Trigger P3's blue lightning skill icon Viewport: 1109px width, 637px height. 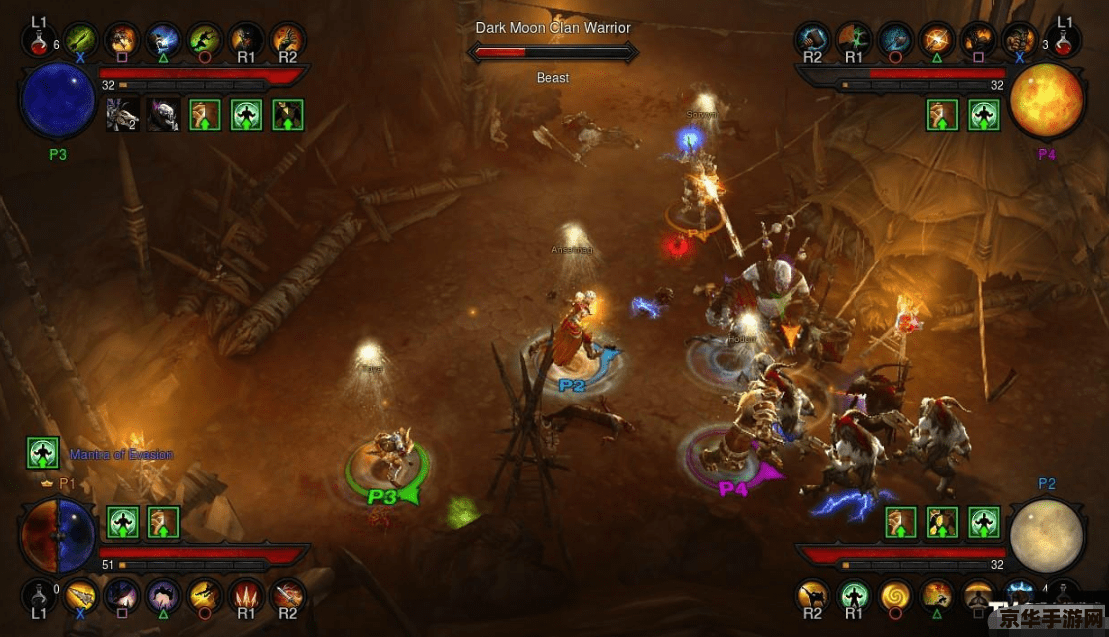tap(163, 40)
